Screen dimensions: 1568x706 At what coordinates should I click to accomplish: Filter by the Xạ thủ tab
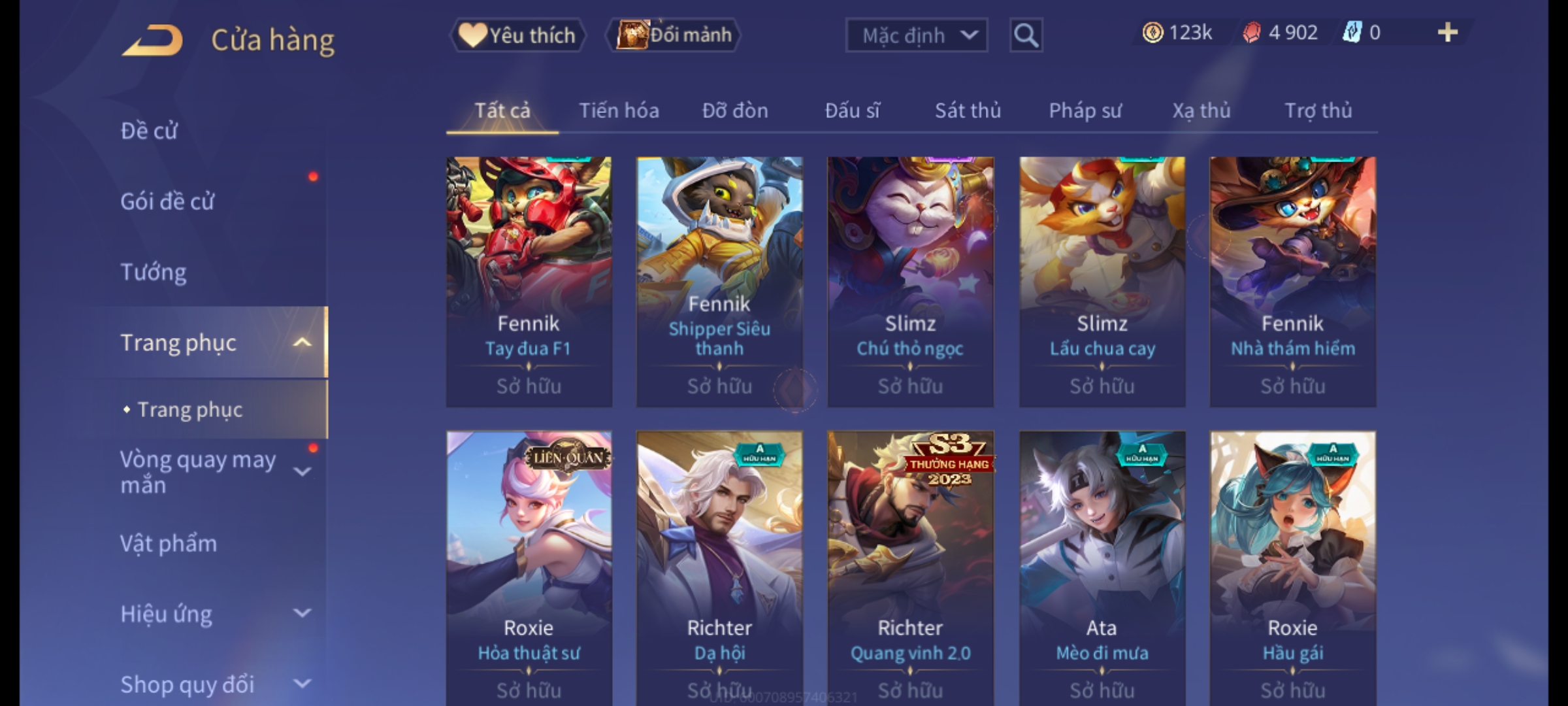[1201, 110]
